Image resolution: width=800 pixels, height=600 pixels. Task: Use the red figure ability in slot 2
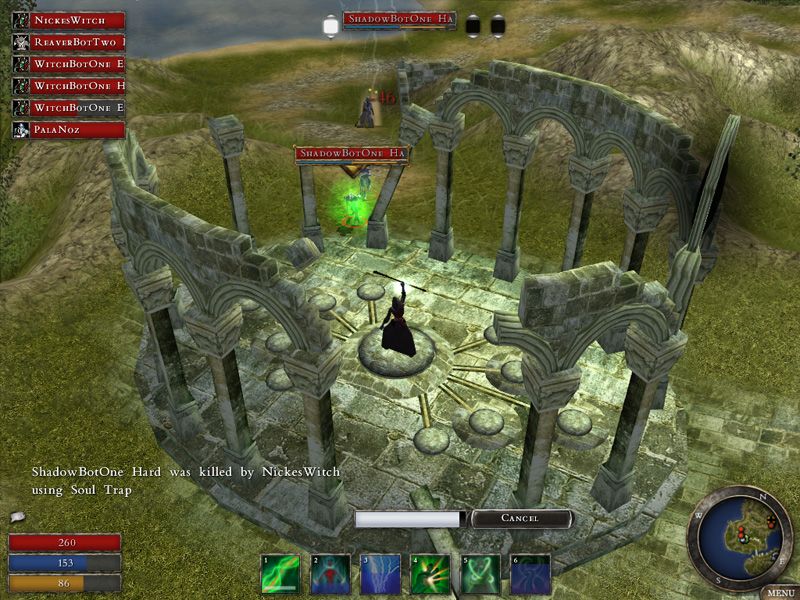point(330,574)
